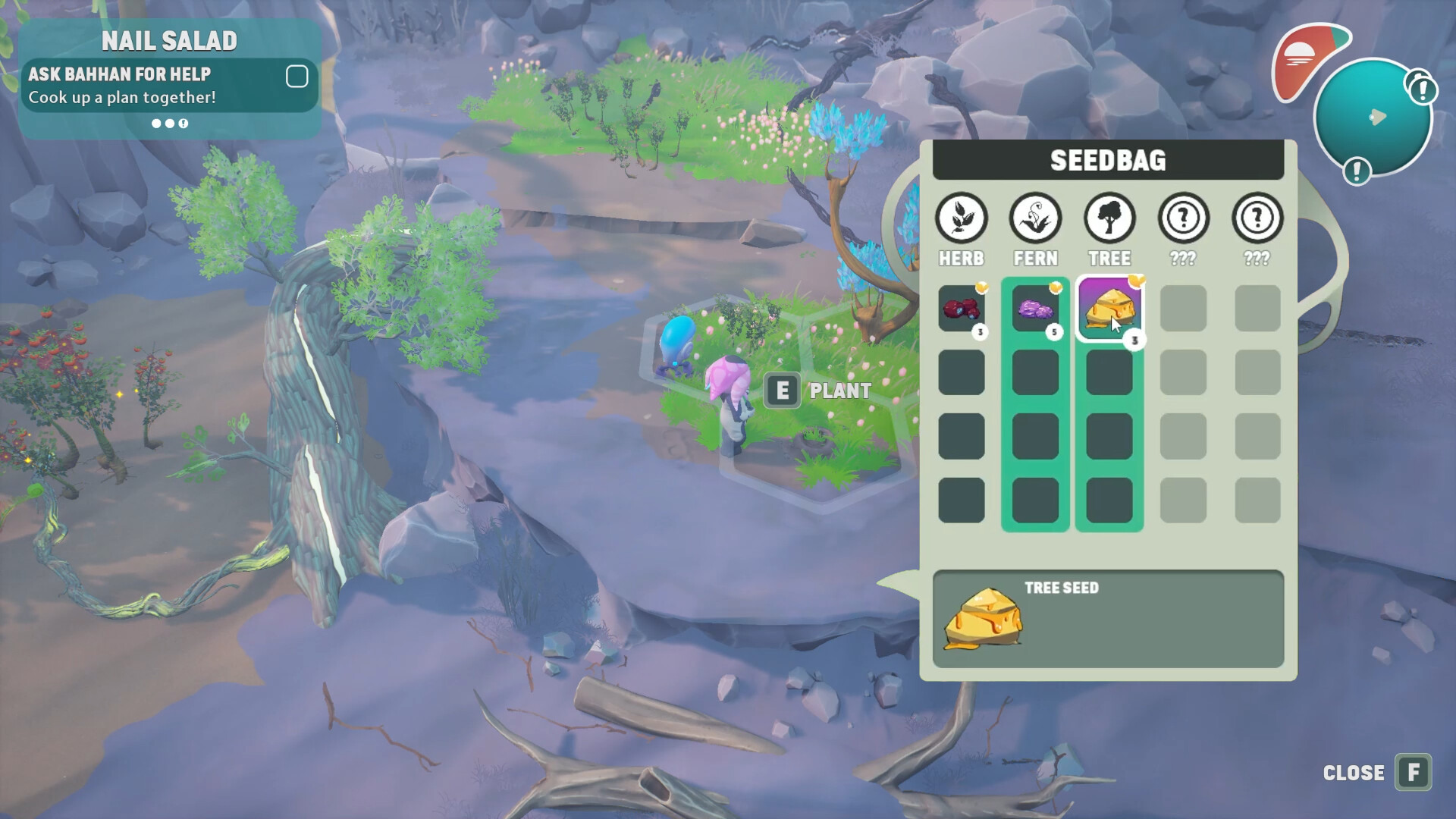Click the Seedbag title bar
The image size is (1456, 819).
[1107, 161]
